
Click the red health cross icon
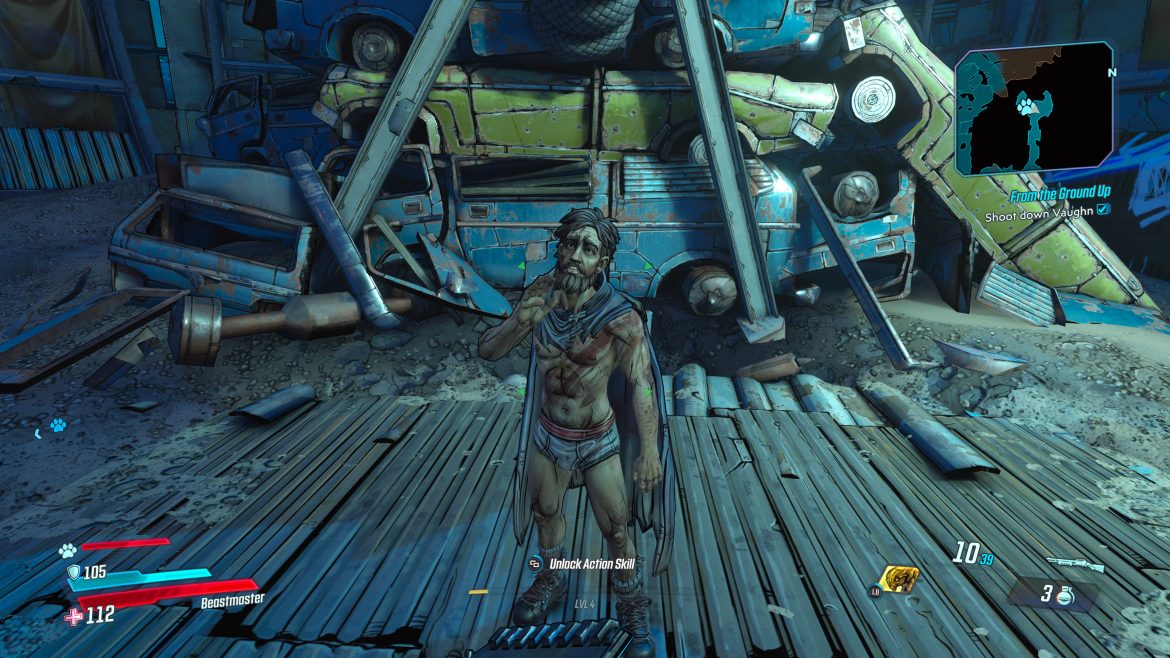coord(73,616)
